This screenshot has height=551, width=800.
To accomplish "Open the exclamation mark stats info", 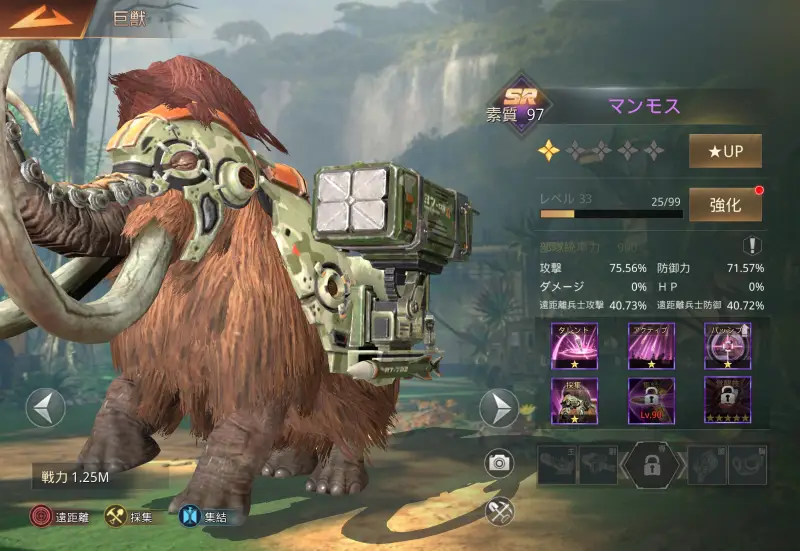I will click(751, 246).
